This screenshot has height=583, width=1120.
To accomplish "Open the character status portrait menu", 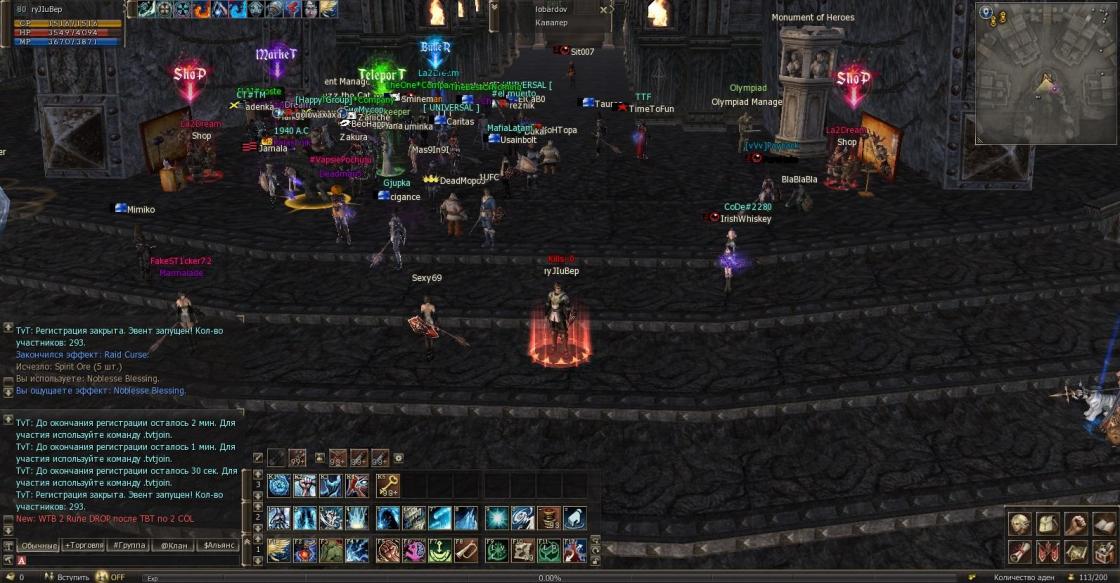I will [1019, 524].
